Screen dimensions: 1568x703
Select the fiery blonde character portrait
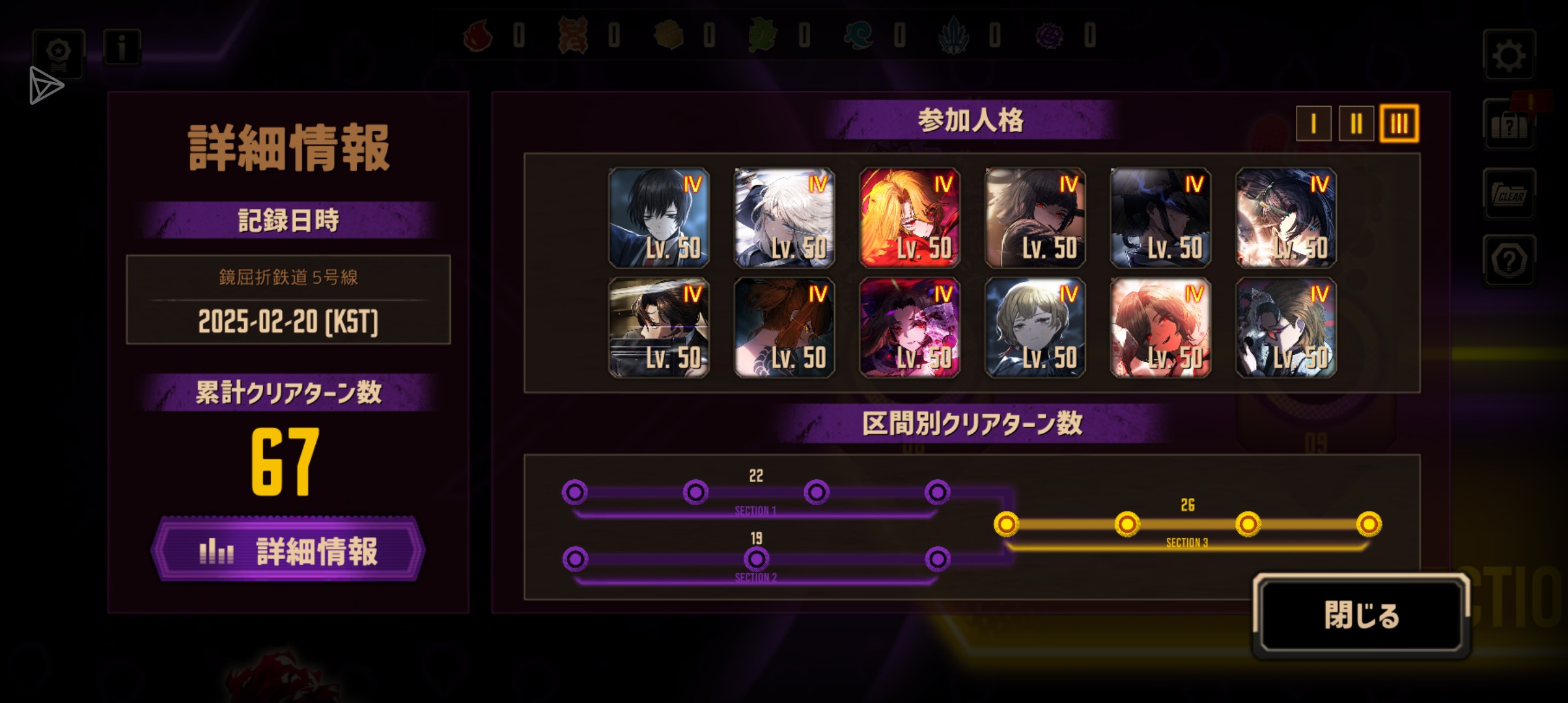tap(910, 217)
